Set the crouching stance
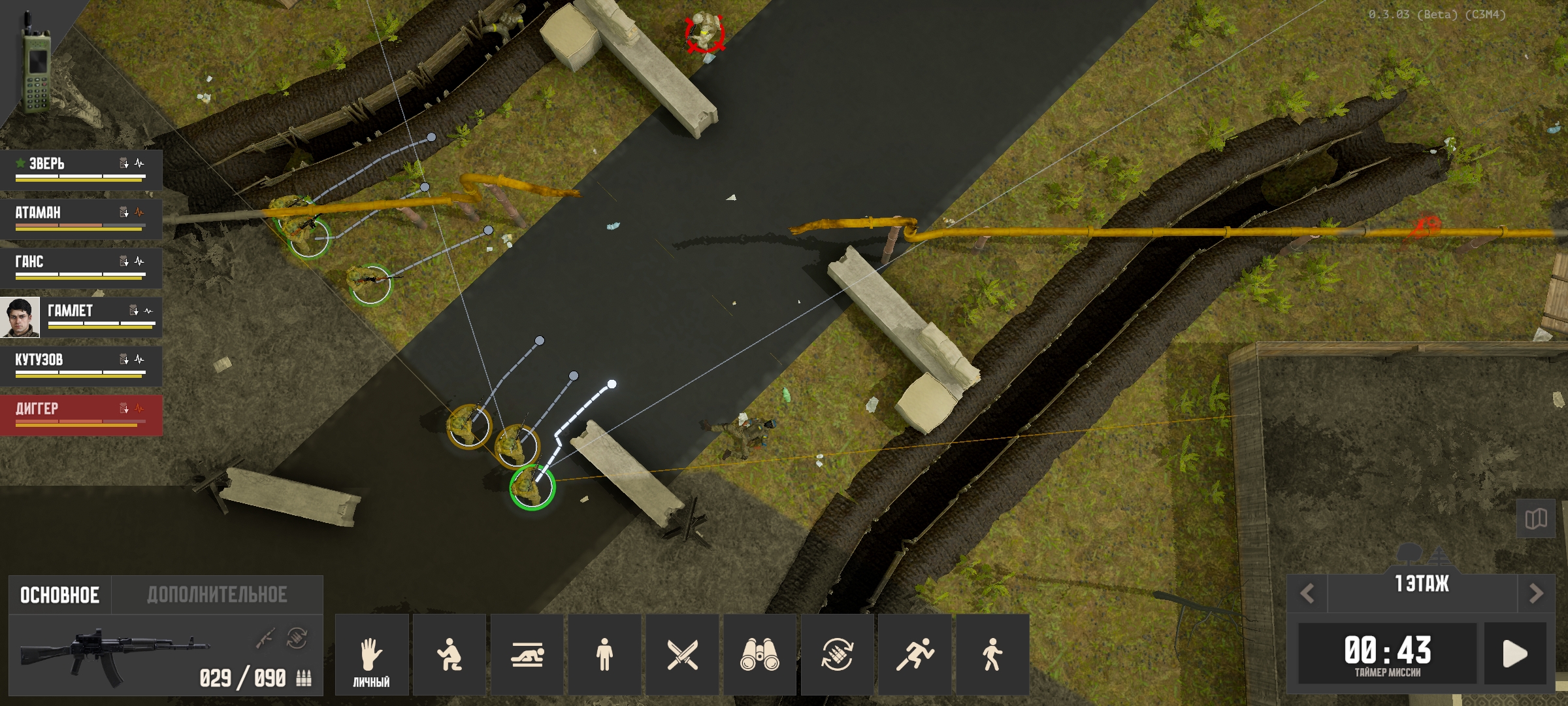This screenshot has height=706, width=1568. point(449,654)
